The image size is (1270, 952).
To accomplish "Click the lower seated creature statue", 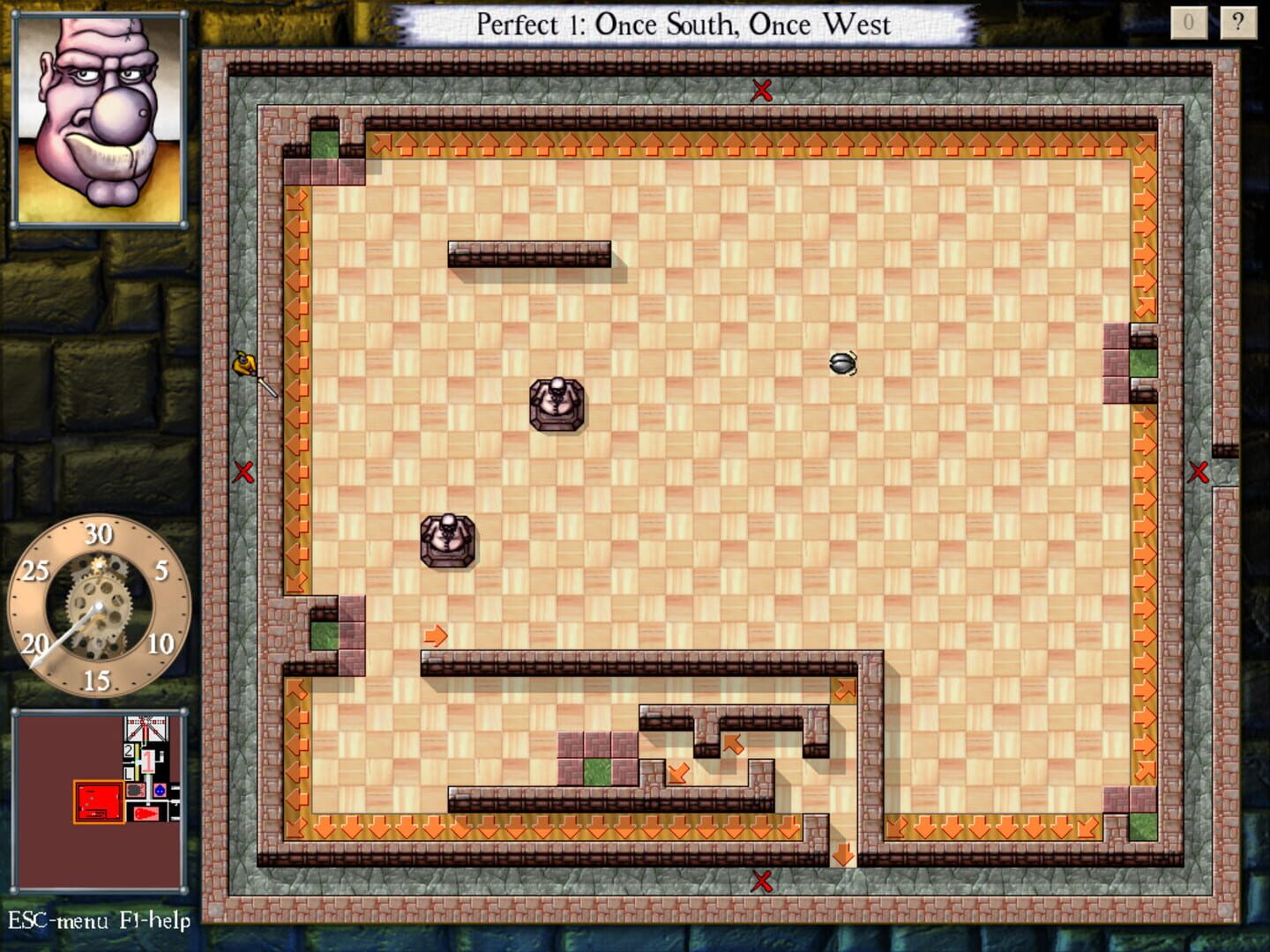I will [x=448, y=540].
